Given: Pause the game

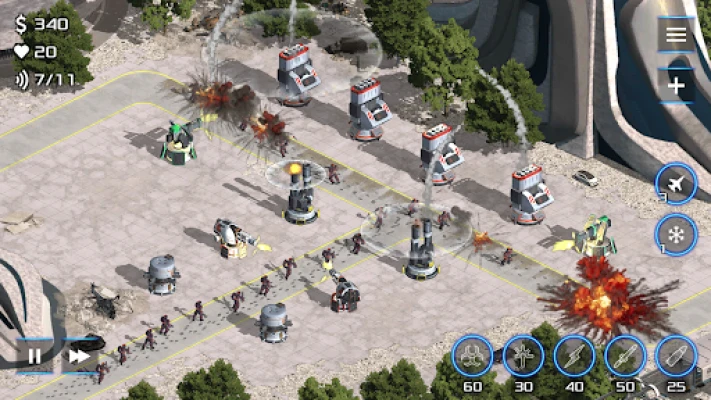Looking at the screenshot, I should [x=35, y=355].
